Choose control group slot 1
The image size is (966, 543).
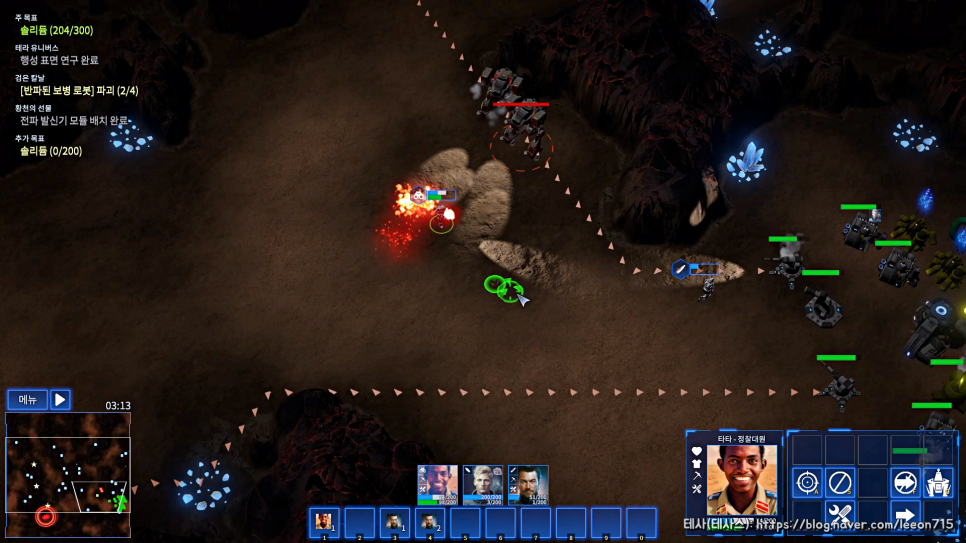coord(324,522)
